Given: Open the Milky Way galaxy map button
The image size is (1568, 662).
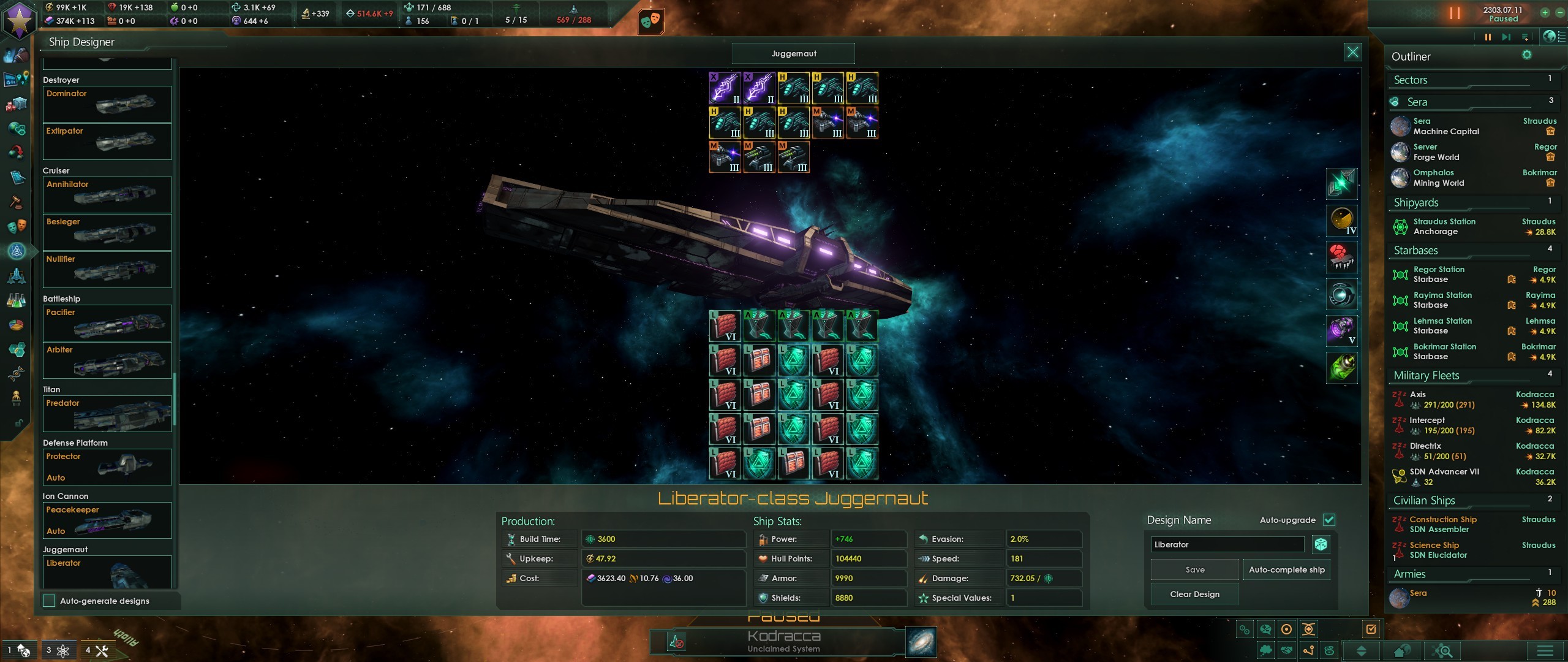Looking at the screenshot, I should (921, 642).
